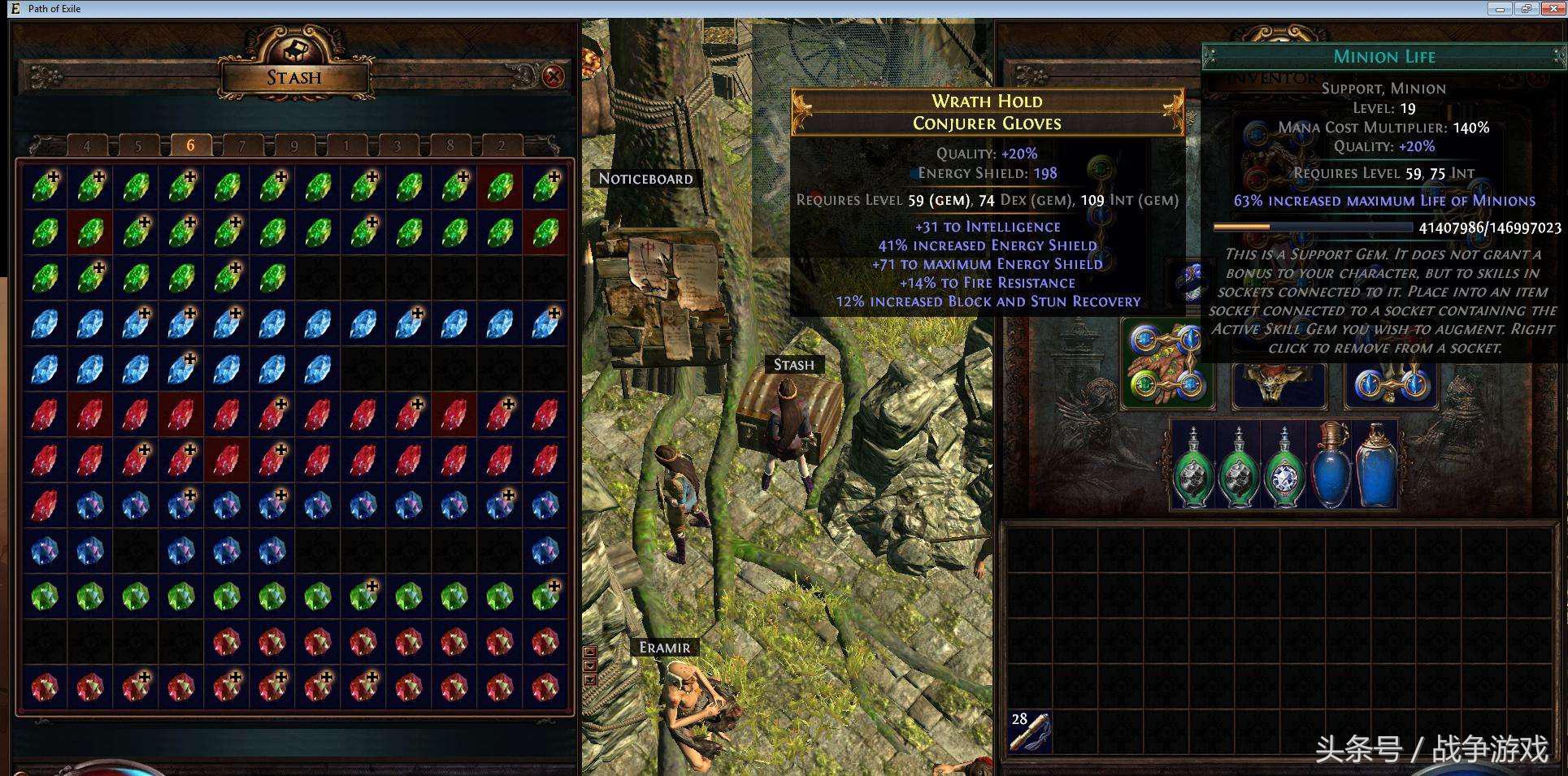Screen dimensions: 1568x776
Task: Pick up the scroll stack of 28
Action: (1027, 730)
